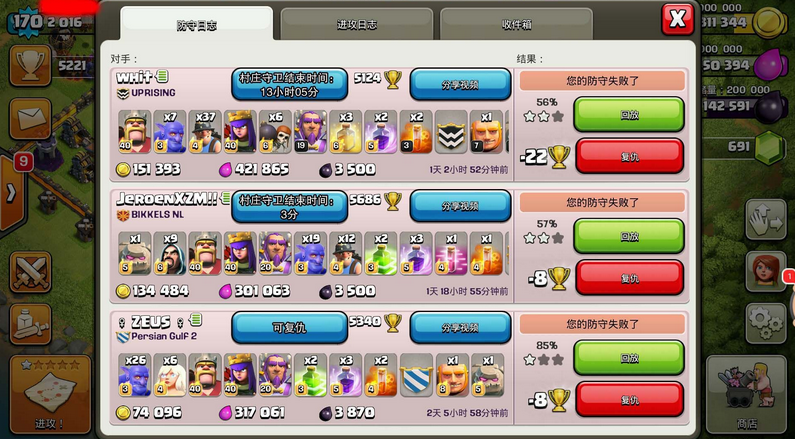Click the blue 可复仇 button for ZEUS
795x439 pixels.
(289, 327)
